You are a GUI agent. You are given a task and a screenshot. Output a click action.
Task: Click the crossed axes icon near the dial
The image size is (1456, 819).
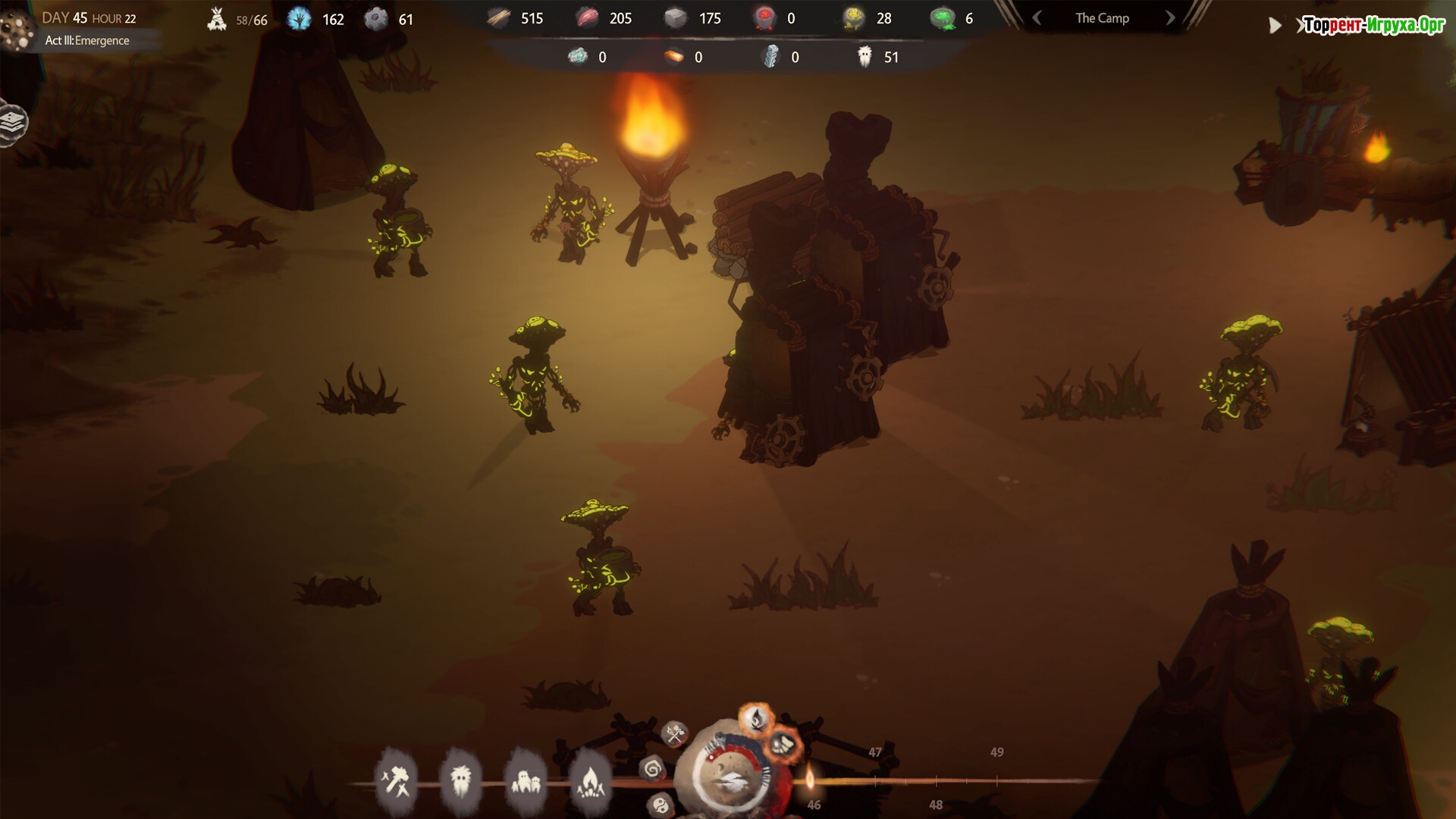click(x=674, y=733)
